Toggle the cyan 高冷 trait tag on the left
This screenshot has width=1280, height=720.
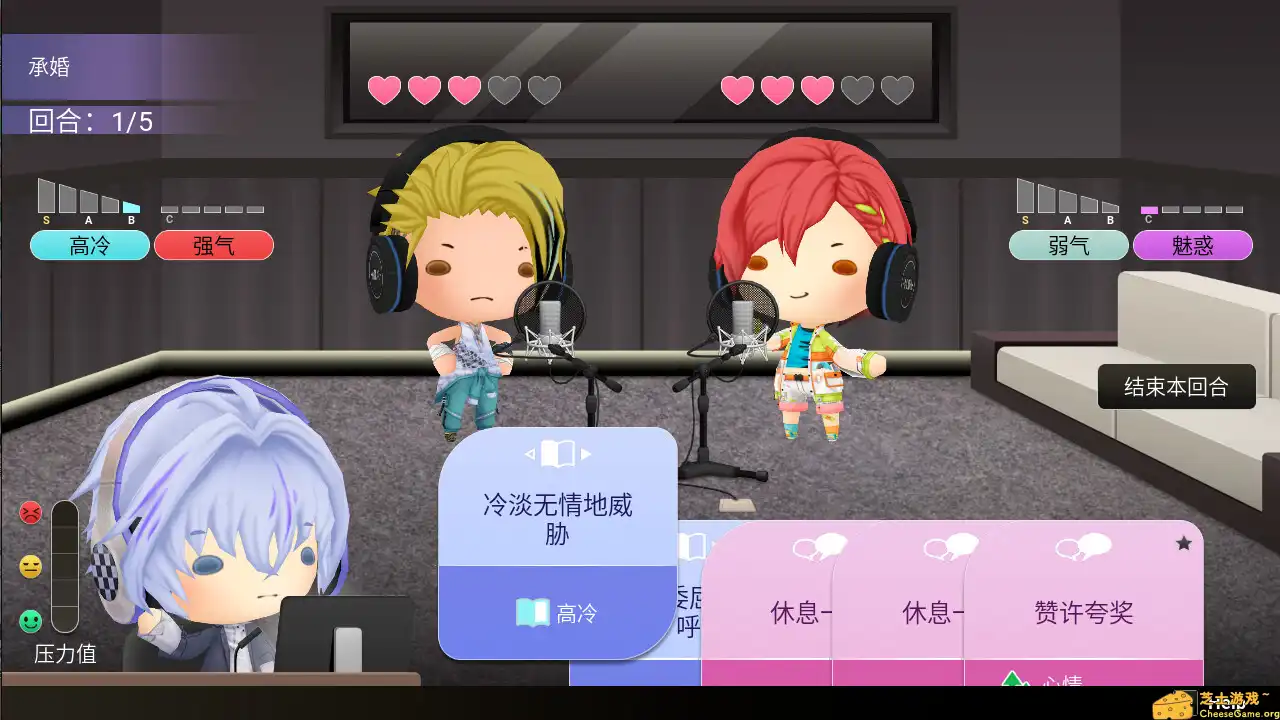[89, 245]
